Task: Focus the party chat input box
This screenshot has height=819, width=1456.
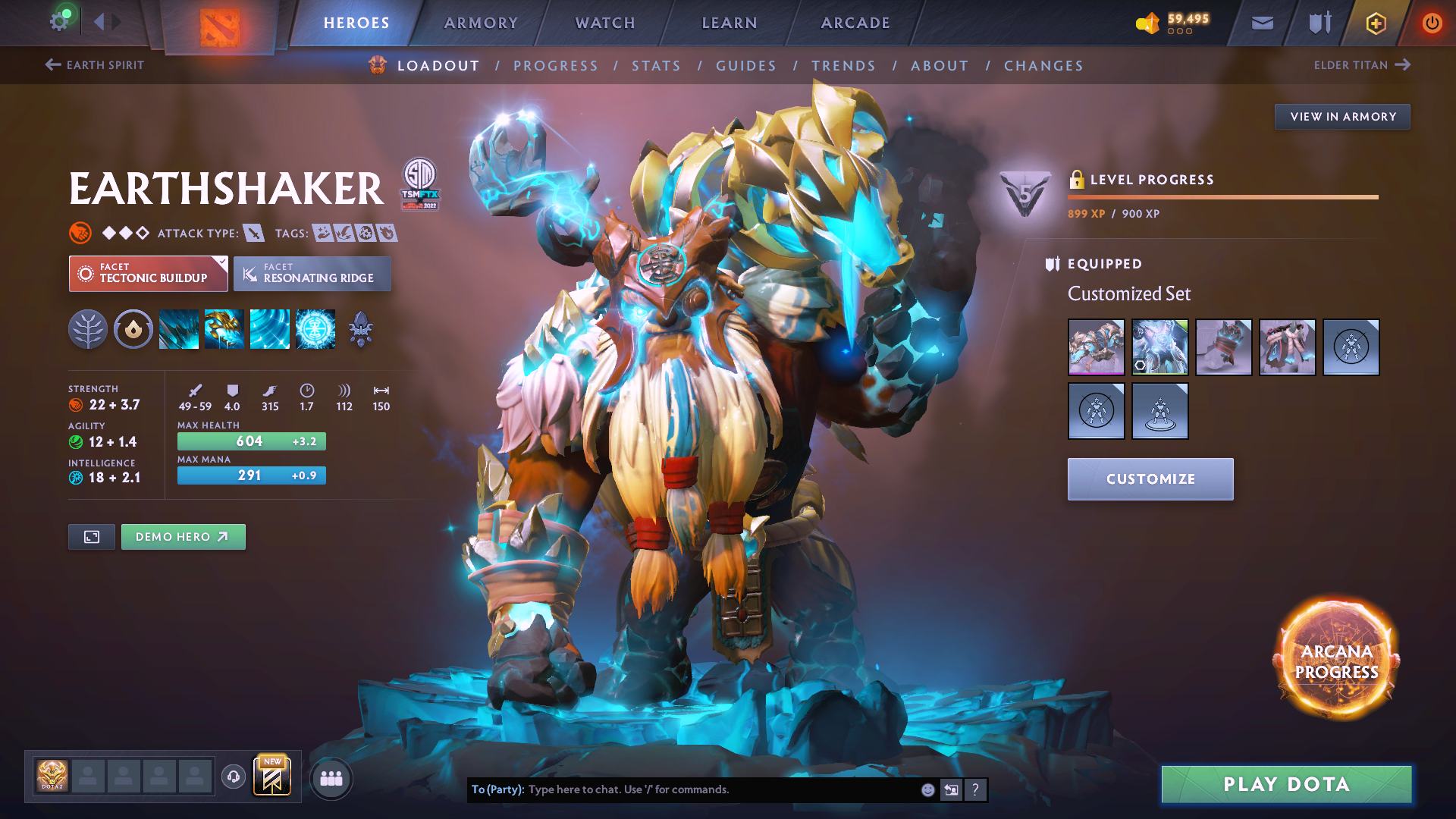Action: tap(720, 789)
